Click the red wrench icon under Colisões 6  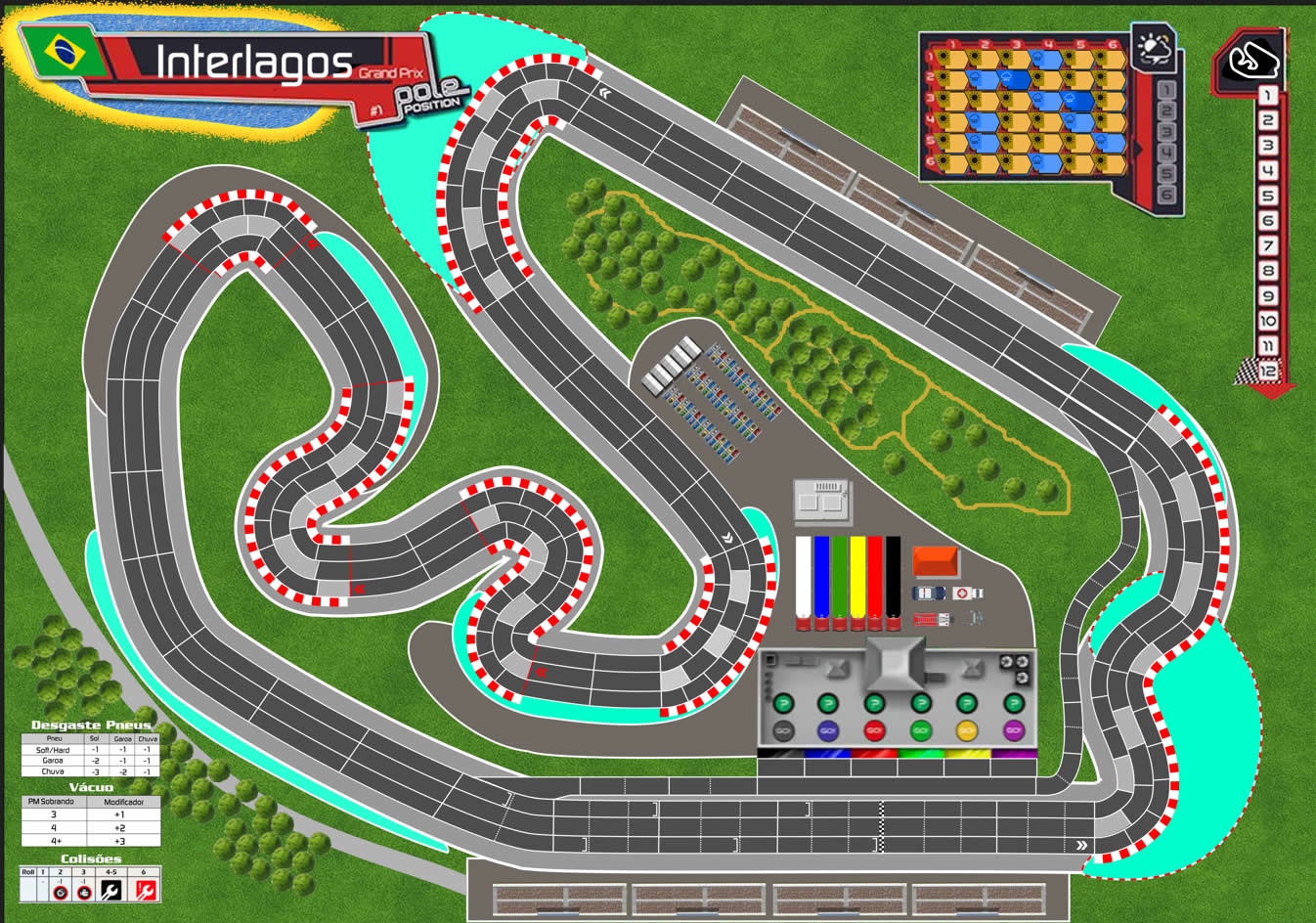pos(146,891)
